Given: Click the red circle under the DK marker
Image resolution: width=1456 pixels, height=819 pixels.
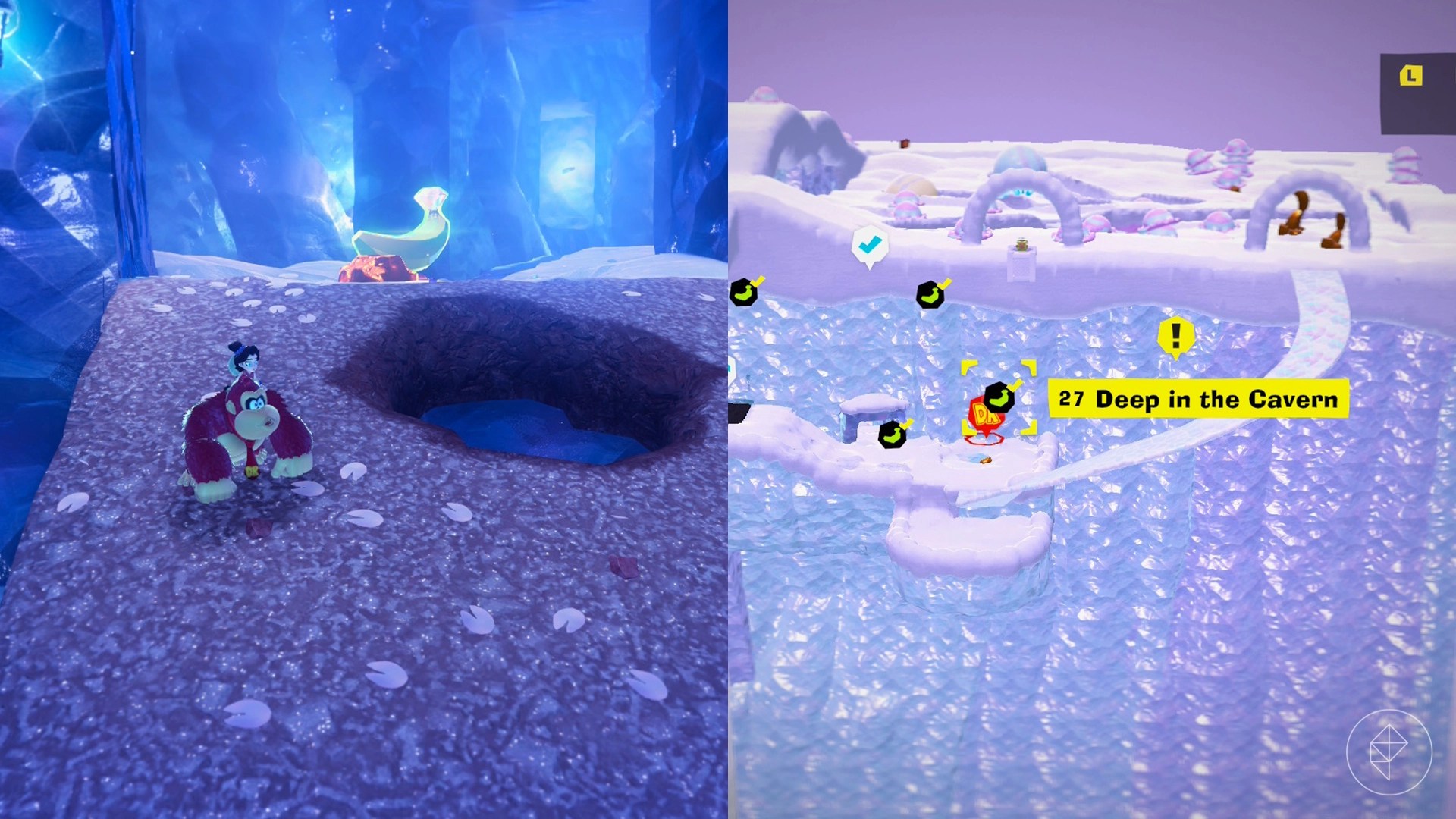Looking at the screenshot, I should point(984,438).
